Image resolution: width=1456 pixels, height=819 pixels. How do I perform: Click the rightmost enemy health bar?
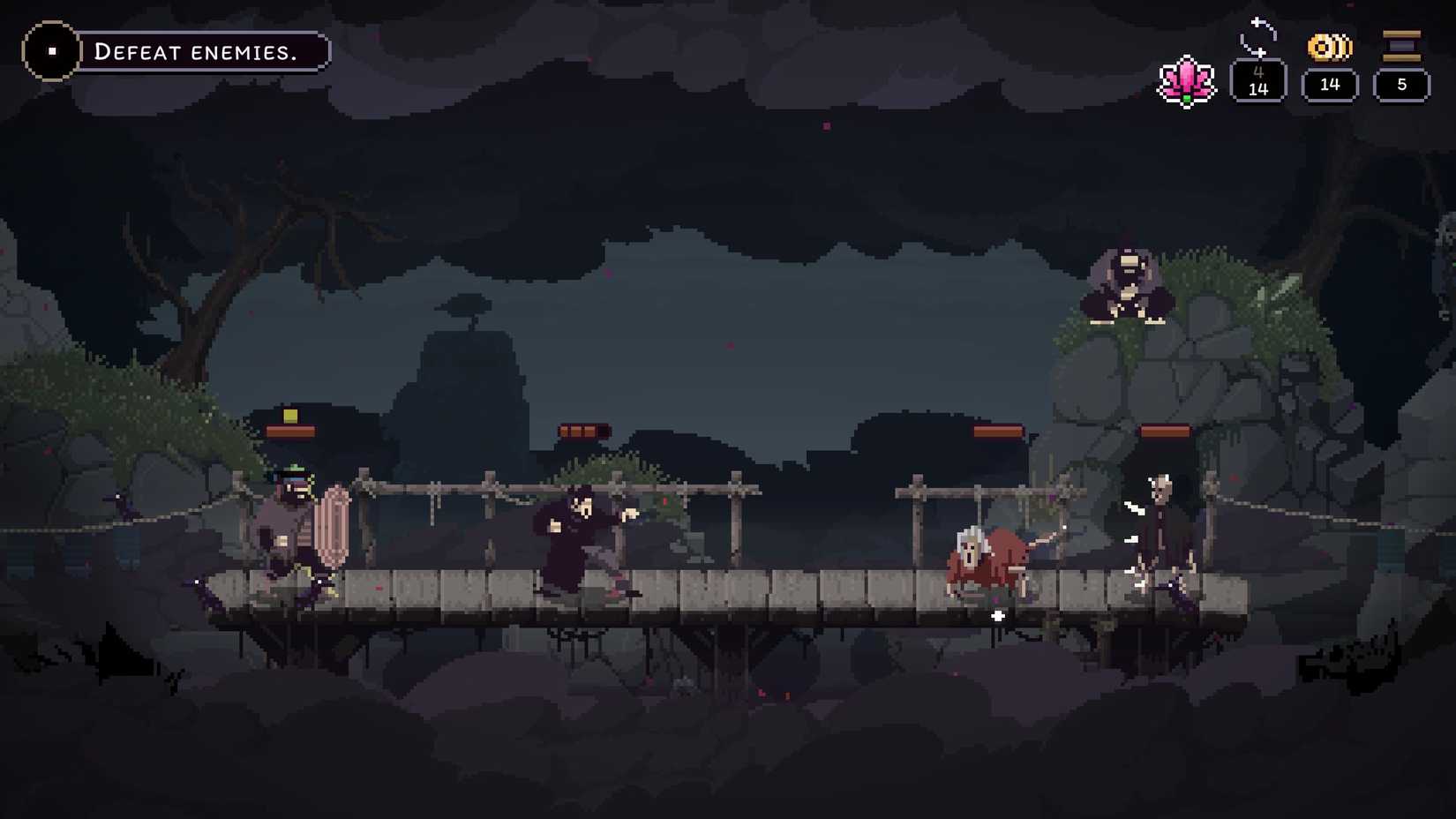(1163, 432)
